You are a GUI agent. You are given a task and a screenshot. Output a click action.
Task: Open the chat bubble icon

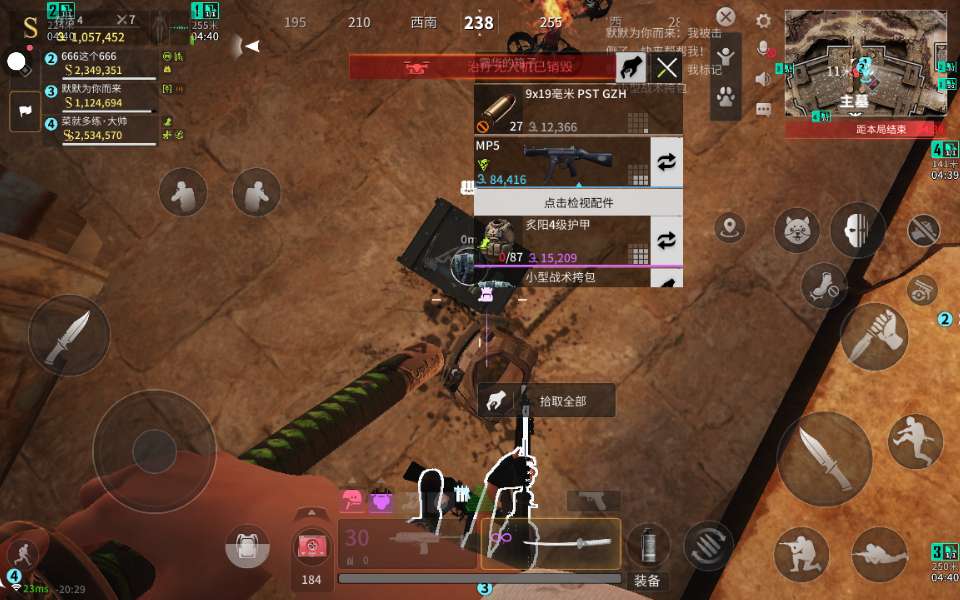(x=763, y=108)
